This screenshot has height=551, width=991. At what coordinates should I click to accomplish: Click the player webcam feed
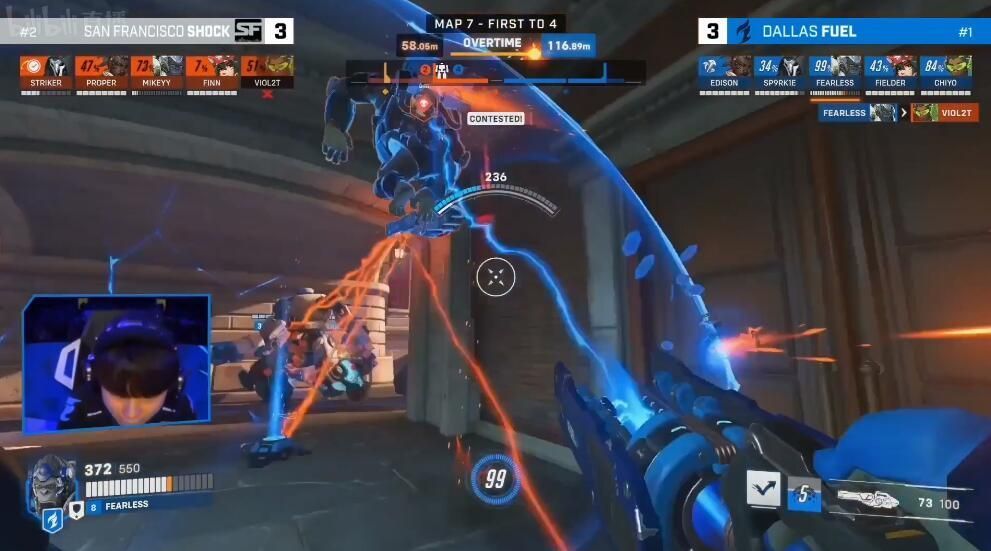[x=116, y=364]
